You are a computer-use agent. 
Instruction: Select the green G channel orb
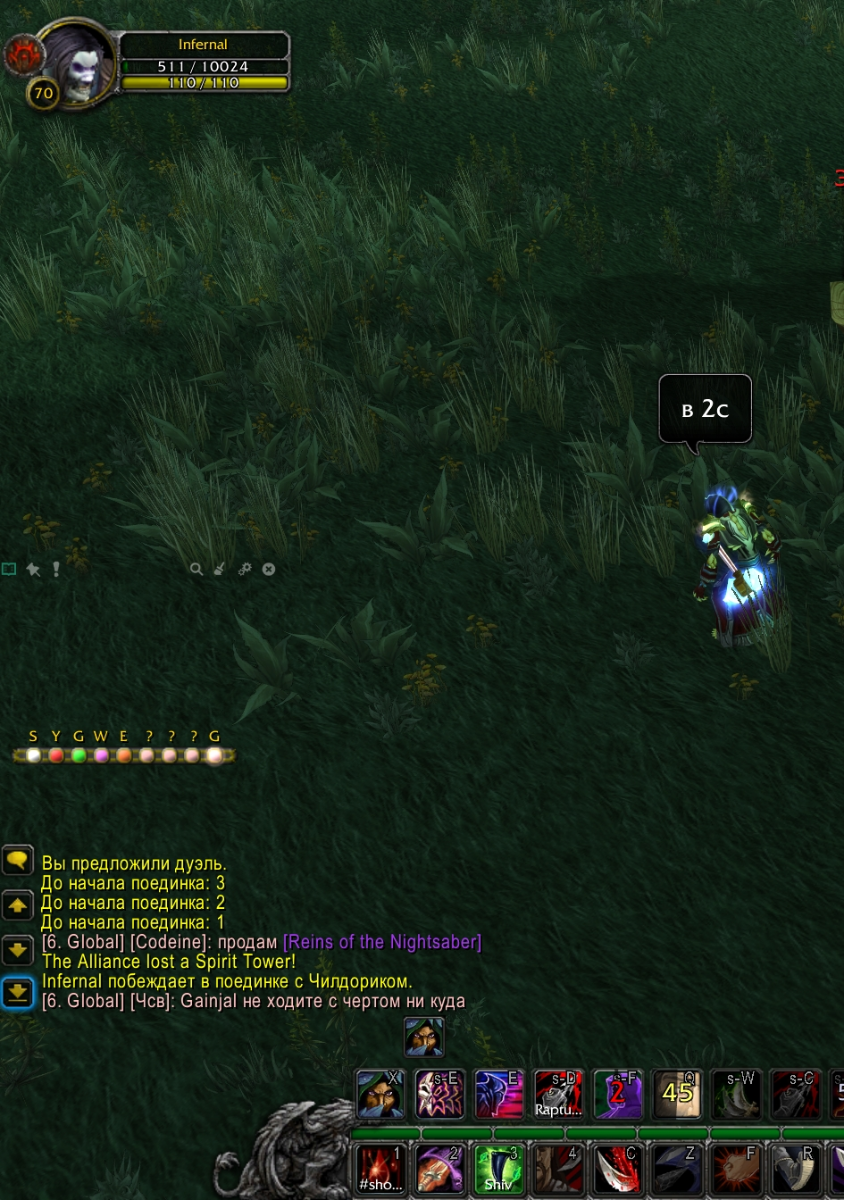point(78,756)
